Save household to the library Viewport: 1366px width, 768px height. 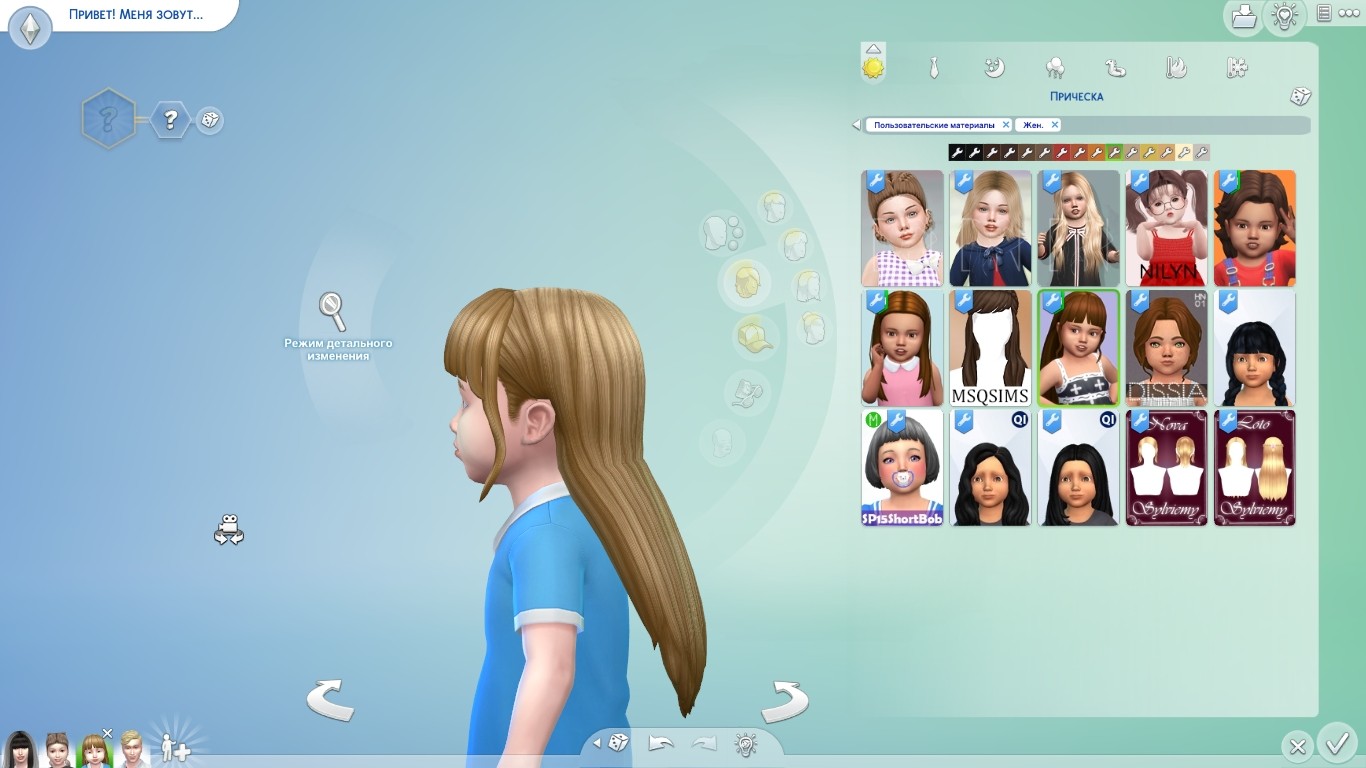coord(1244,15)
